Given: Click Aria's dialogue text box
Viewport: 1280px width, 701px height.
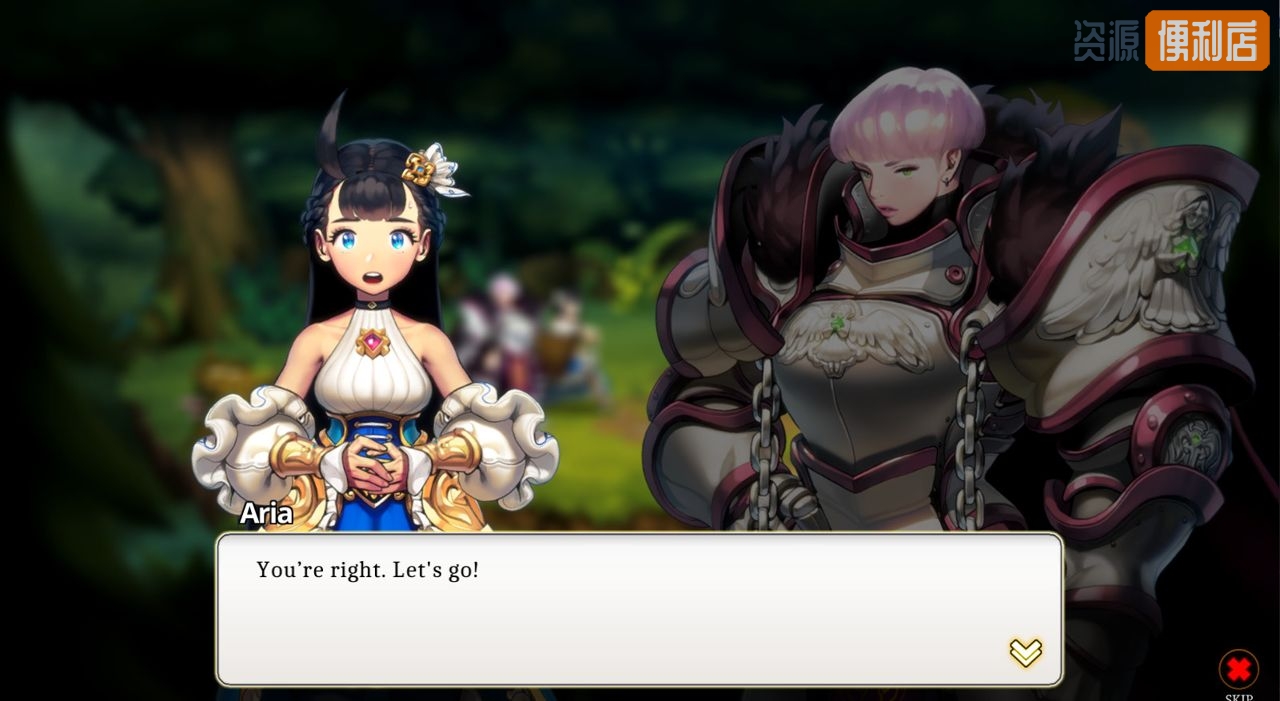Looking at the screenshot, I should [x=639, y=609].
